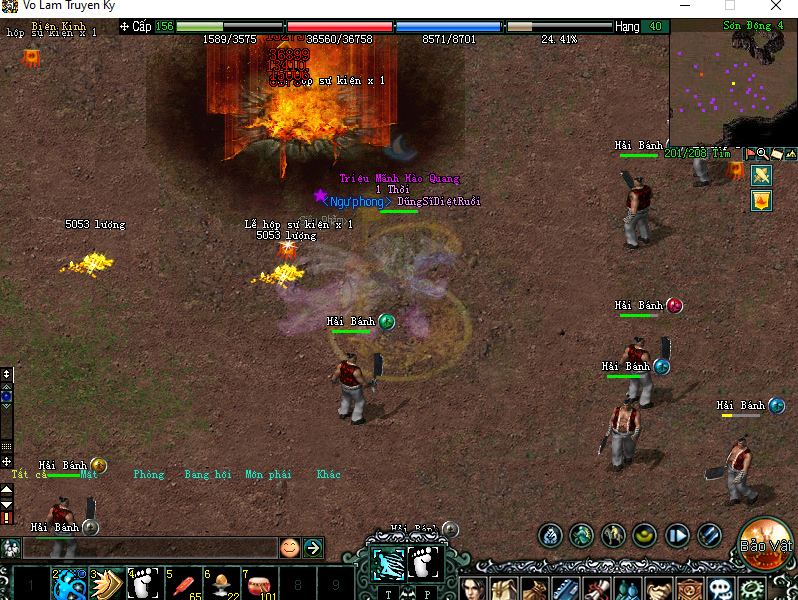Use the egg item stack of 22
The image size is (798, 600).
tap(220, 583)
